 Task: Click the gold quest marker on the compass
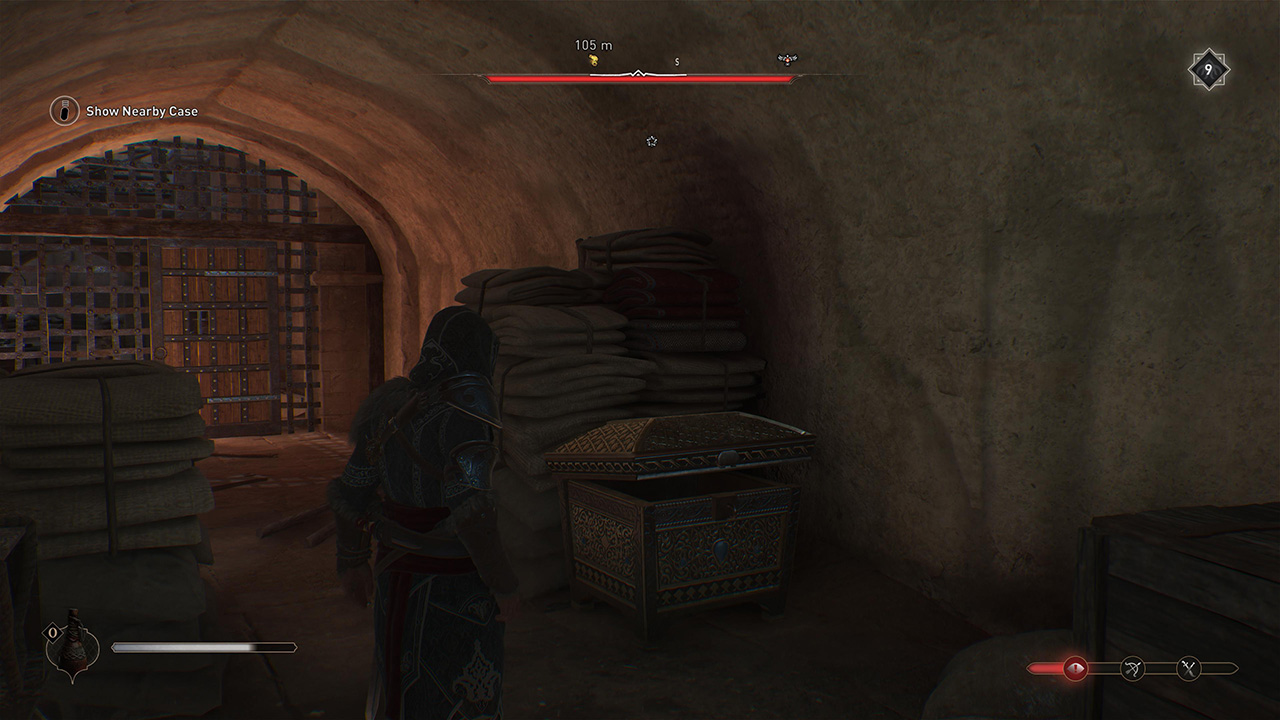coord(594,59)
